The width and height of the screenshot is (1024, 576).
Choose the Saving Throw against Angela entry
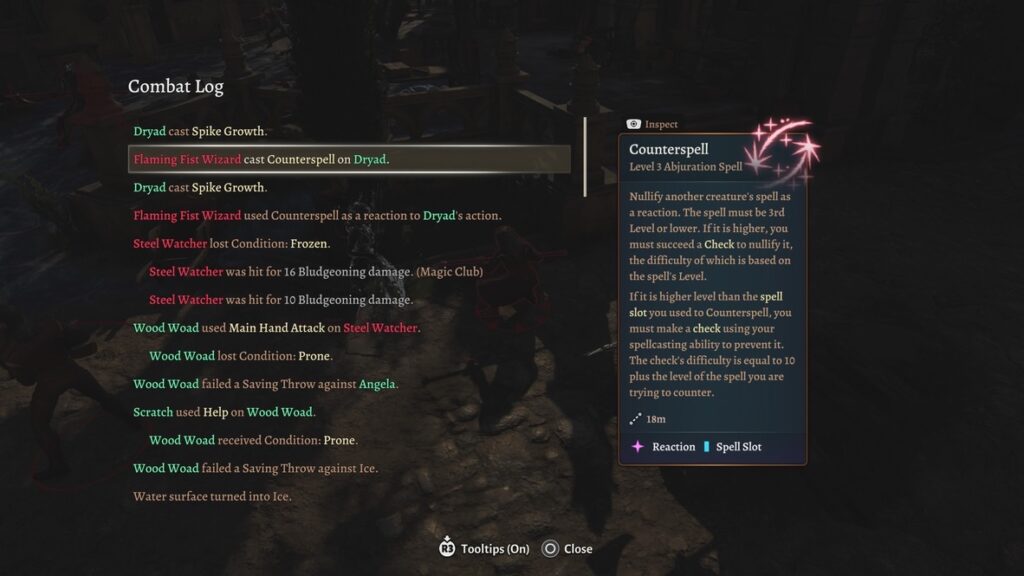pos(266,384)
